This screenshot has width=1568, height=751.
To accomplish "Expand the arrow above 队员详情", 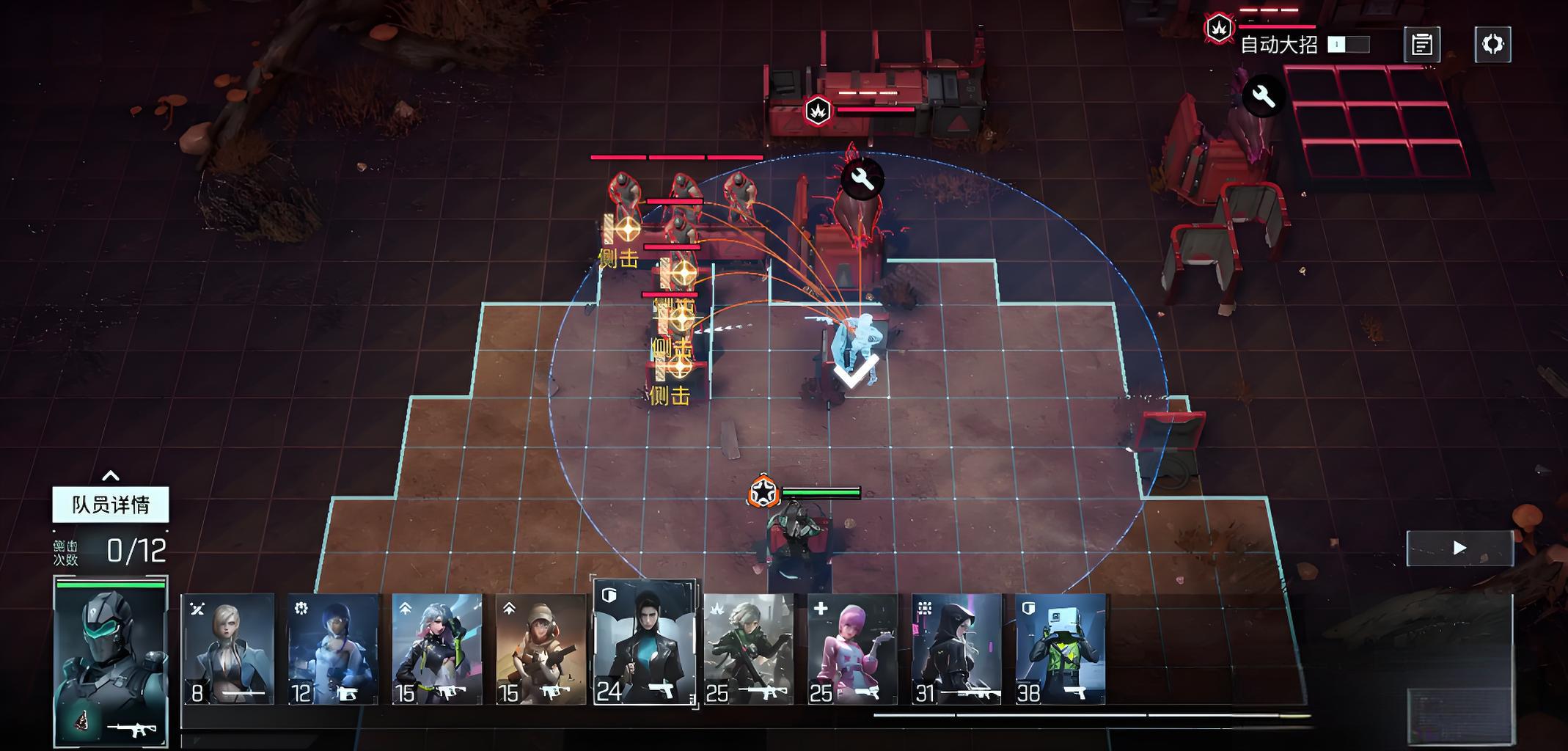I will coord(111,476).
